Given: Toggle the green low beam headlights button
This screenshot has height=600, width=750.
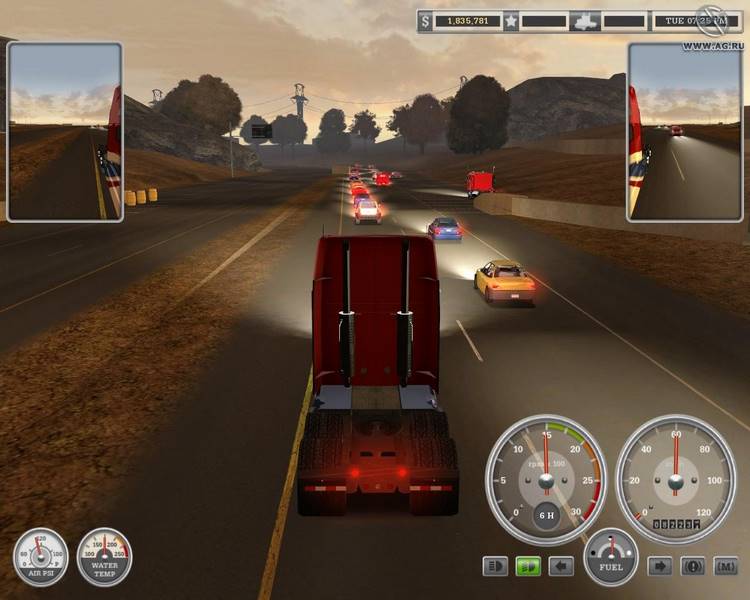Looking at the screenshot, I should tap(528, 567).
